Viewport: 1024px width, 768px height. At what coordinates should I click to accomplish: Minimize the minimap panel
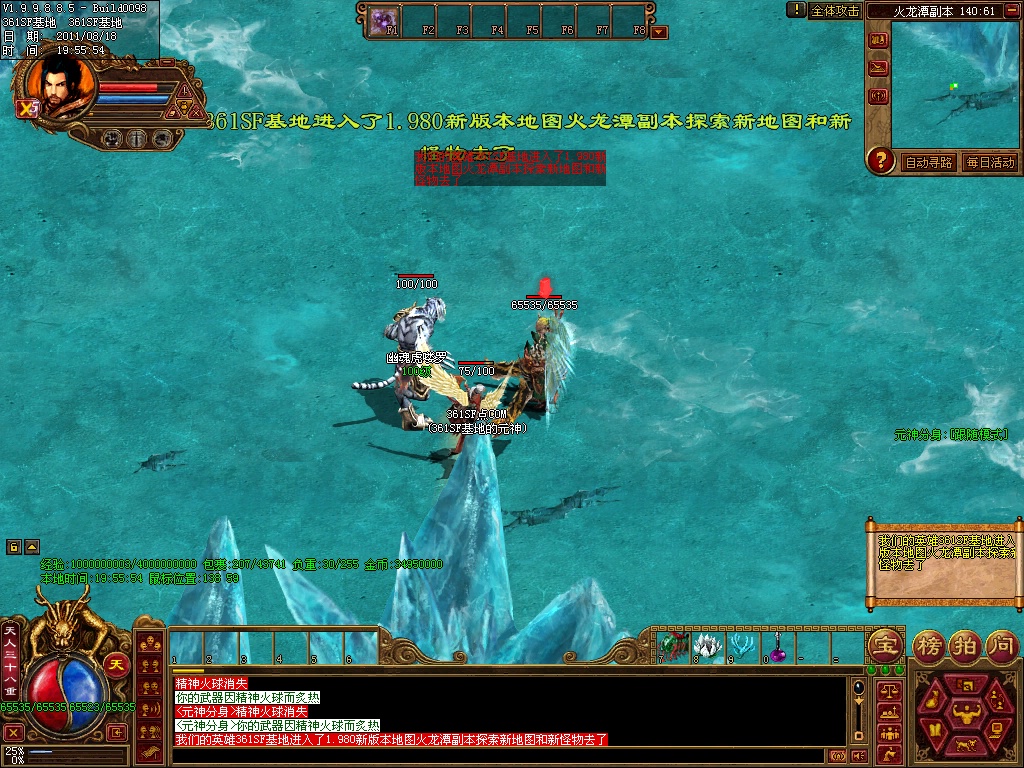[x=1011, y=11]
